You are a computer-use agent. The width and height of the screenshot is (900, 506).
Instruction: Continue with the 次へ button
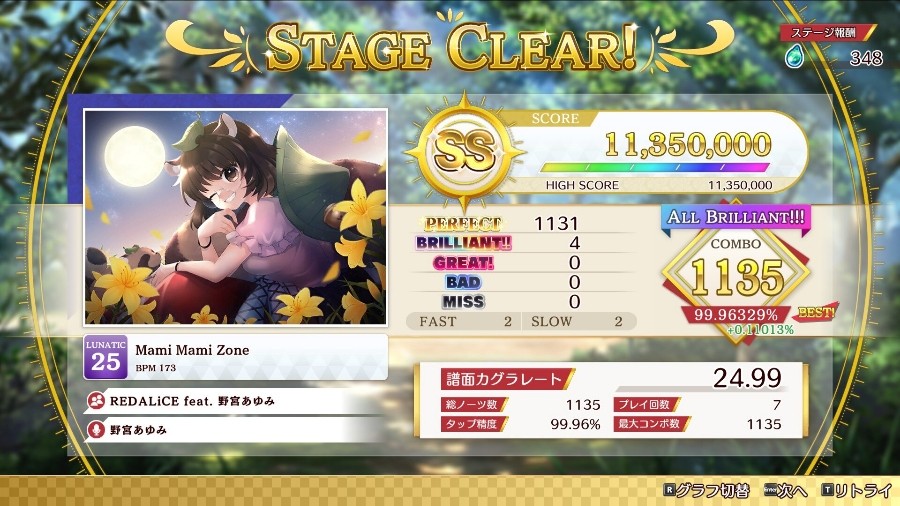coord(786,490)
